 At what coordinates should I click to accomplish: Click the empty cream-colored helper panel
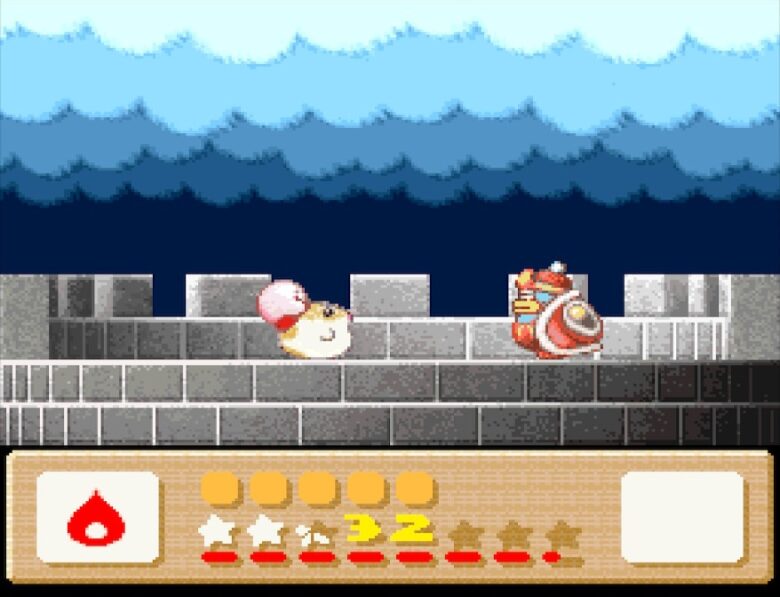tap(683, 517)
